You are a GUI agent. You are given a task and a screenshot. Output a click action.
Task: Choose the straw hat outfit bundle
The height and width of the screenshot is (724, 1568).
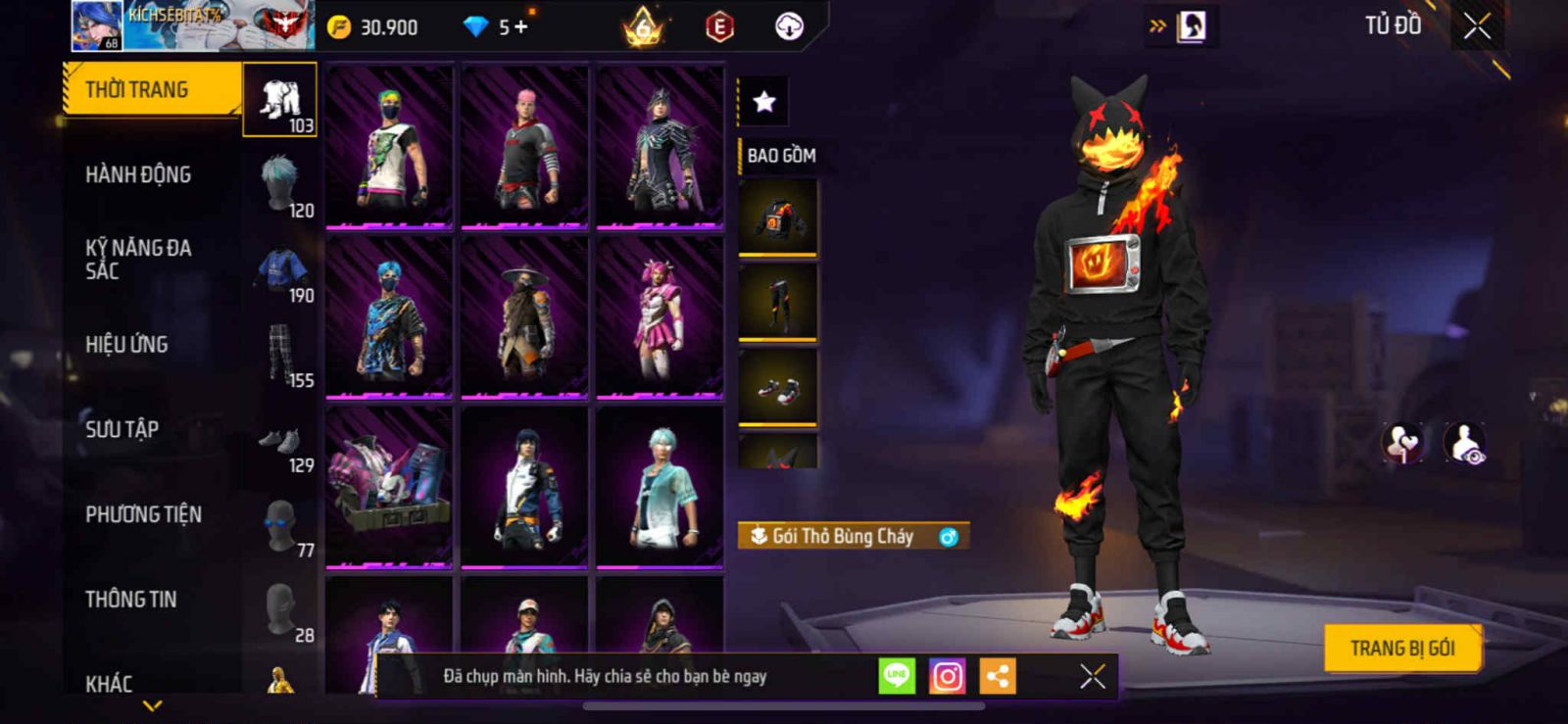click(524, 317)
